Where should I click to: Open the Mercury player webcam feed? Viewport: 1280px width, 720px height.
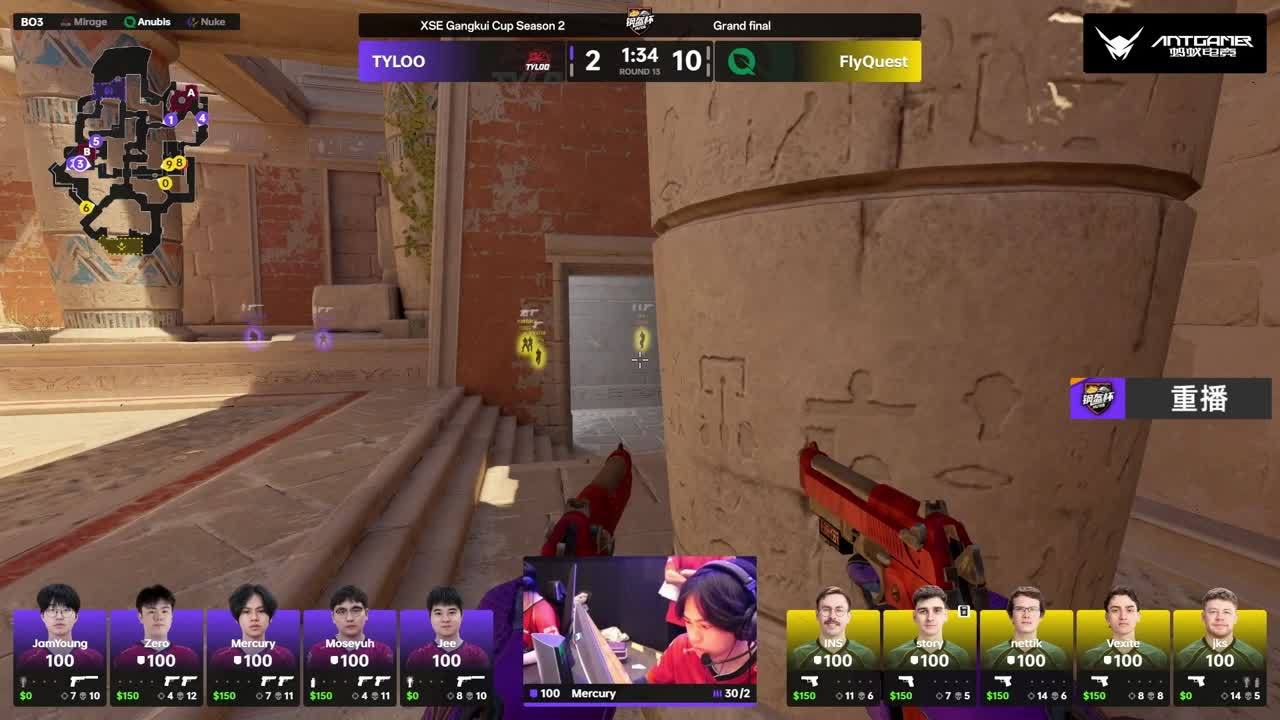(x=639, y=620)
